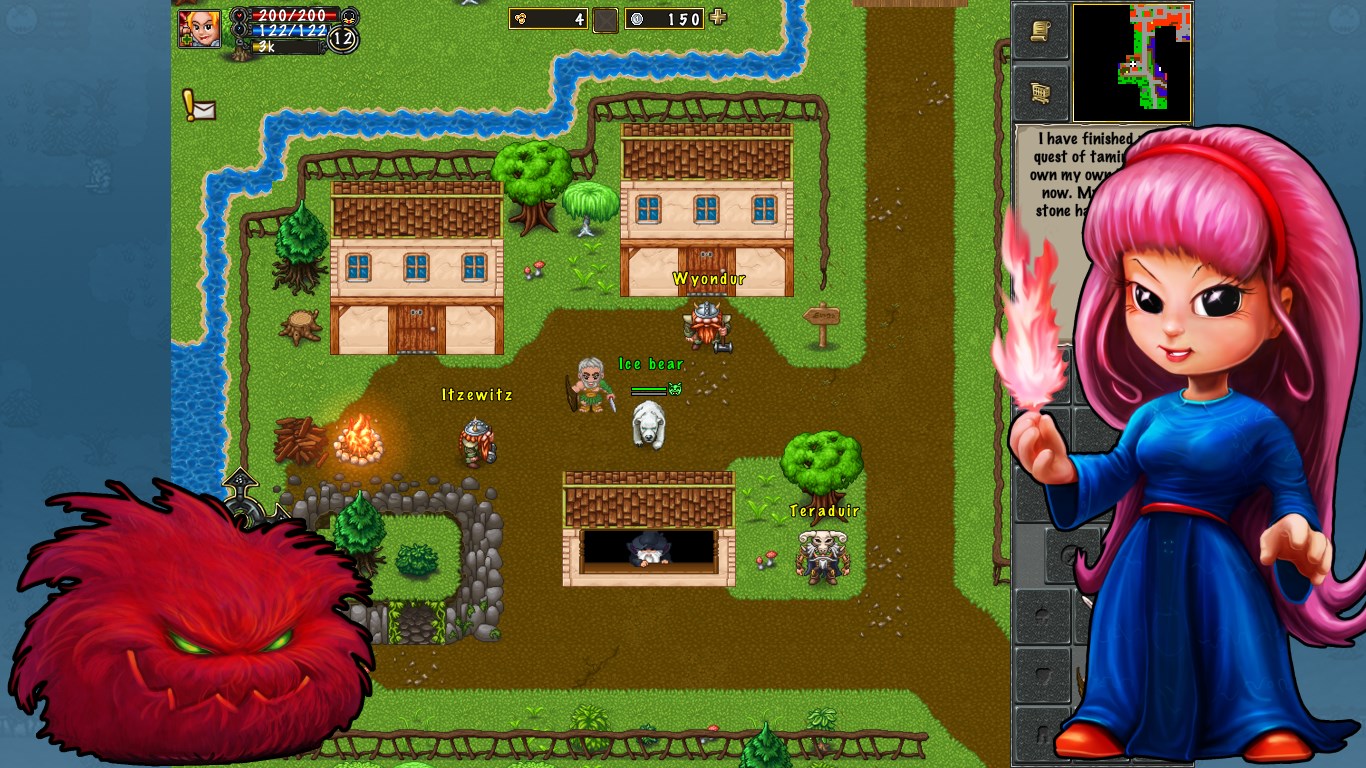
Task: Click the gold plus button to add coins
Action: (717, 17)
